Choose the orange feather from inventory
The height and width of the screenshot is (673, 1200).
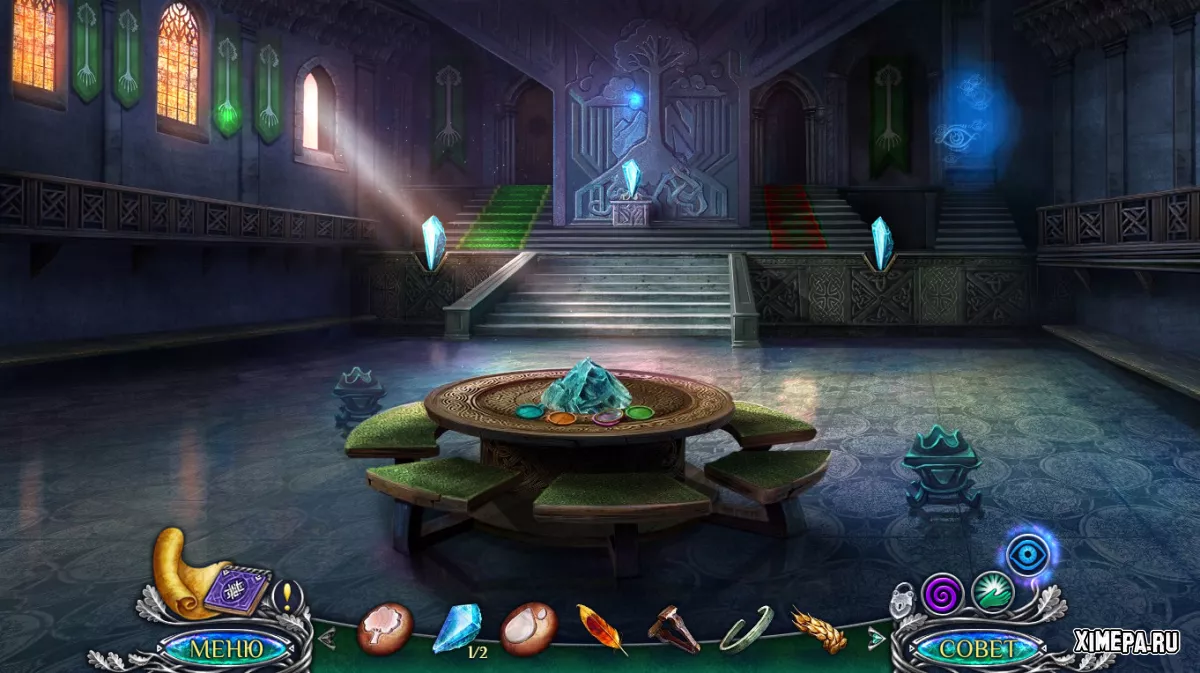click(x=601, y=629)
